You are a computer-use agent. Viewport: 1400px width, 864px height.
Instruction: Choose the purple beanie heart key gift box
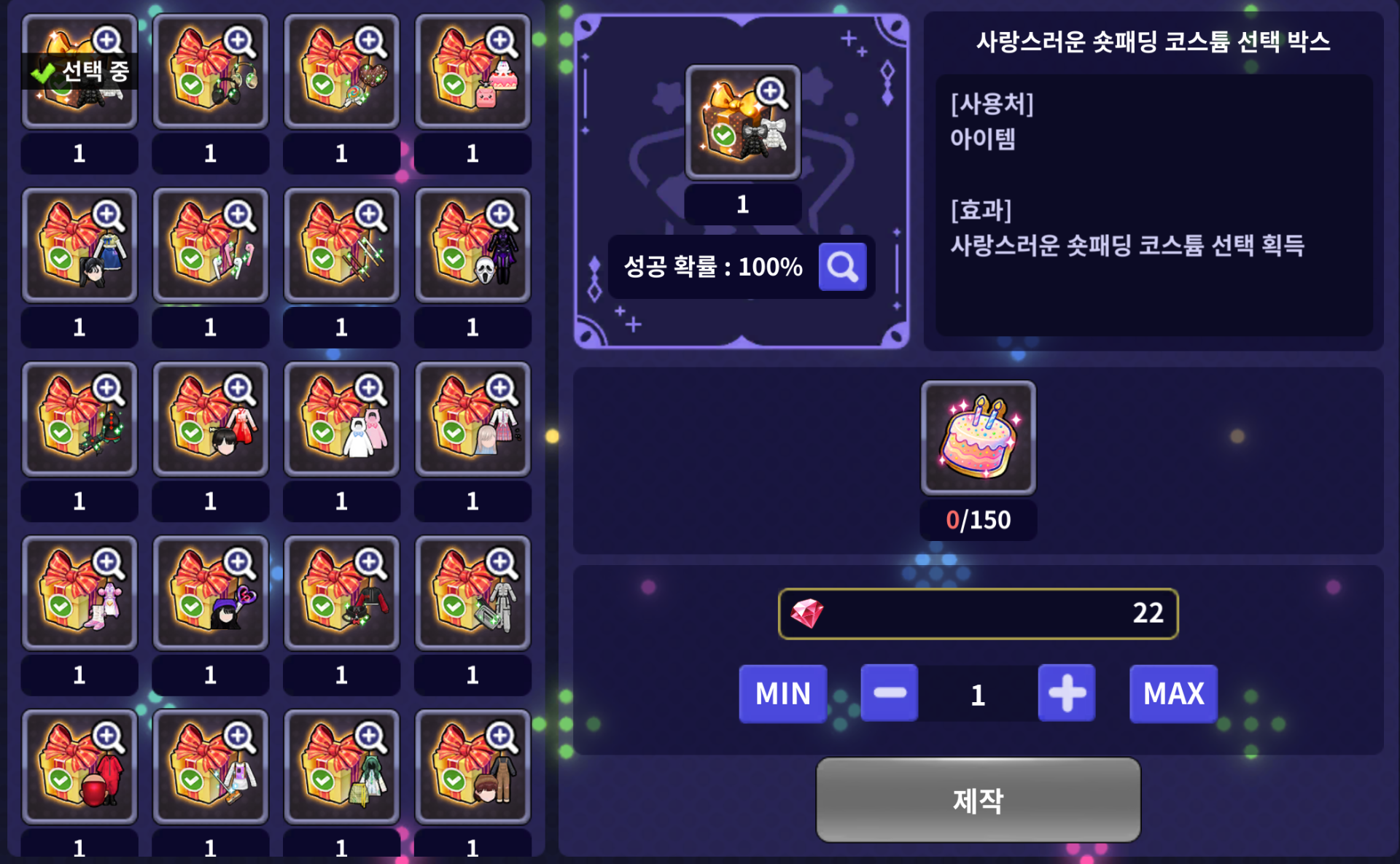pyautogui.click(x=211, y=593)
